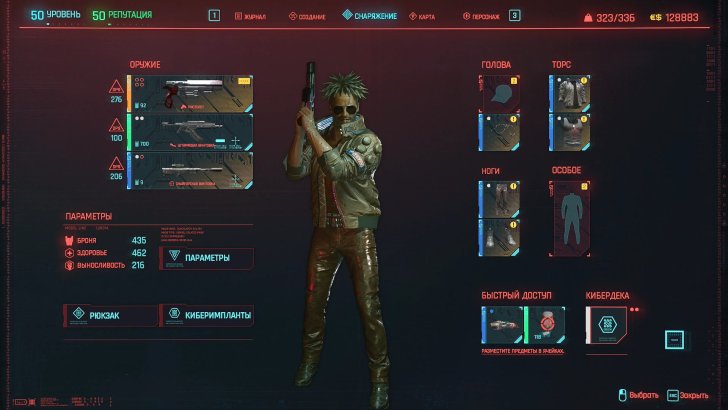Switch to the Создание crafting tab
This screenshot has height=410, width=728.
point(308,16)
